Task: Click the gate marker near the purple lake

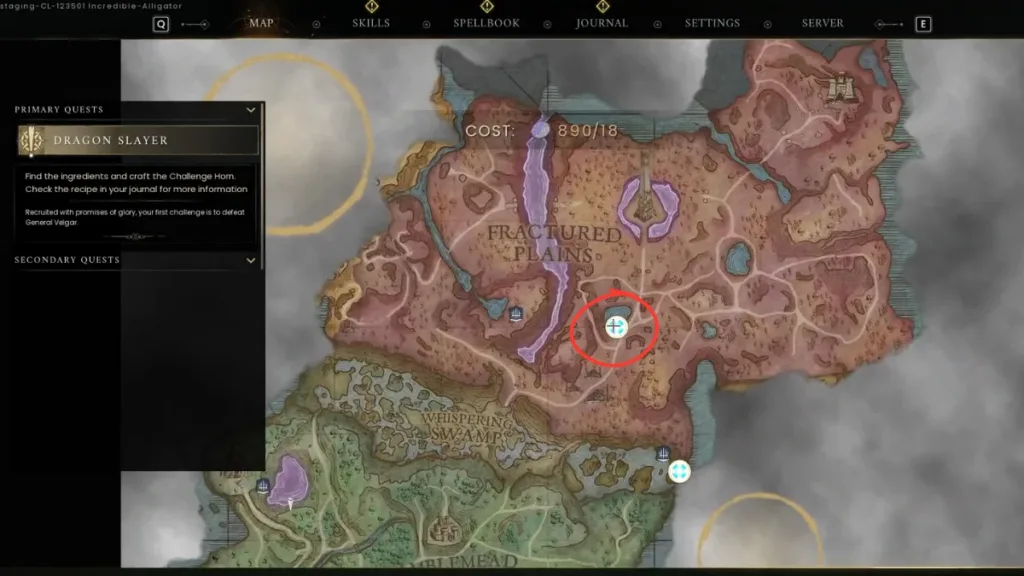Action: pyautogui.click(x=263, y=486)
